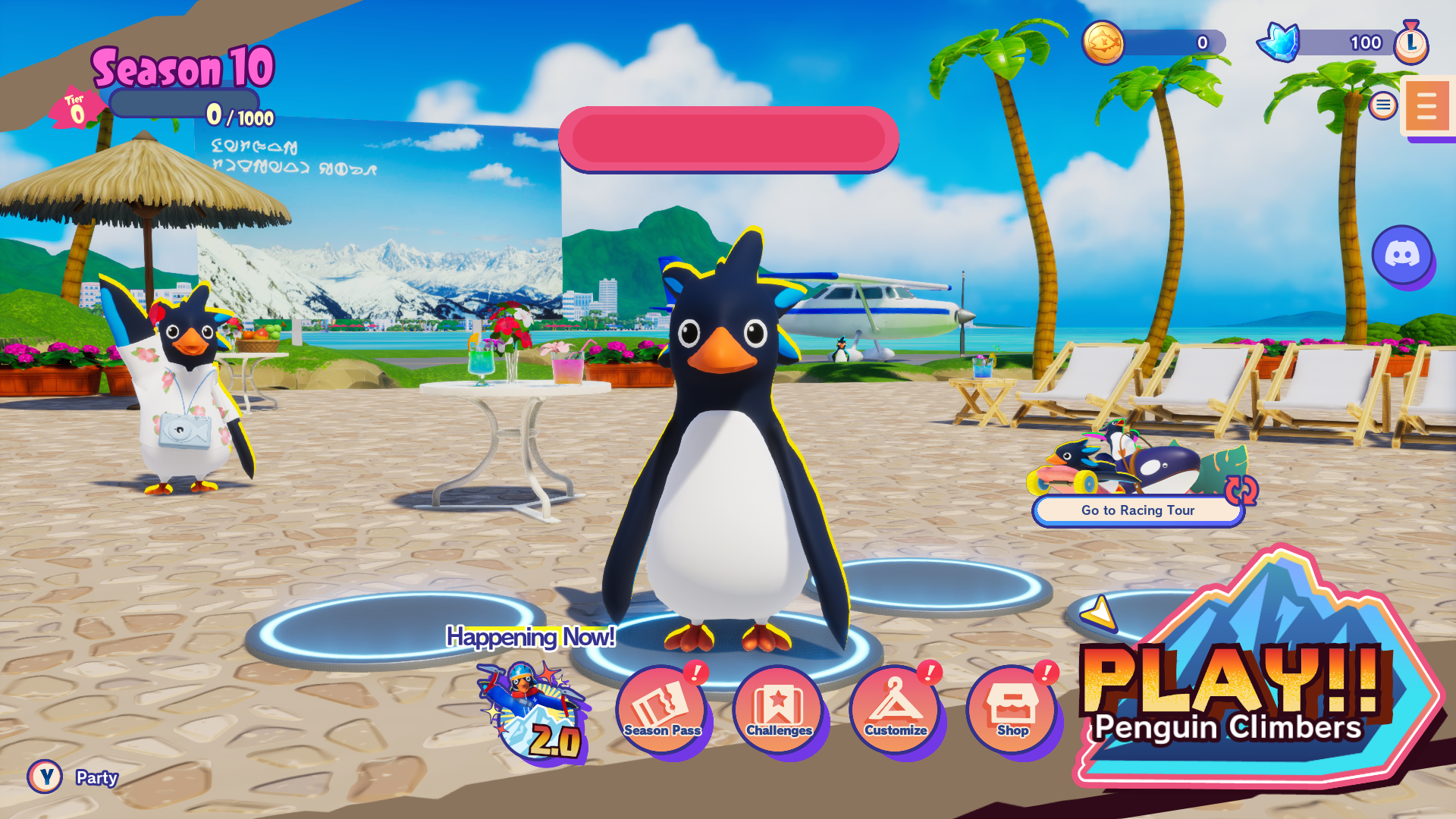Viewport: 1456px width, 819px height.
Task: Click the small round list icon
Action: 1382,105
